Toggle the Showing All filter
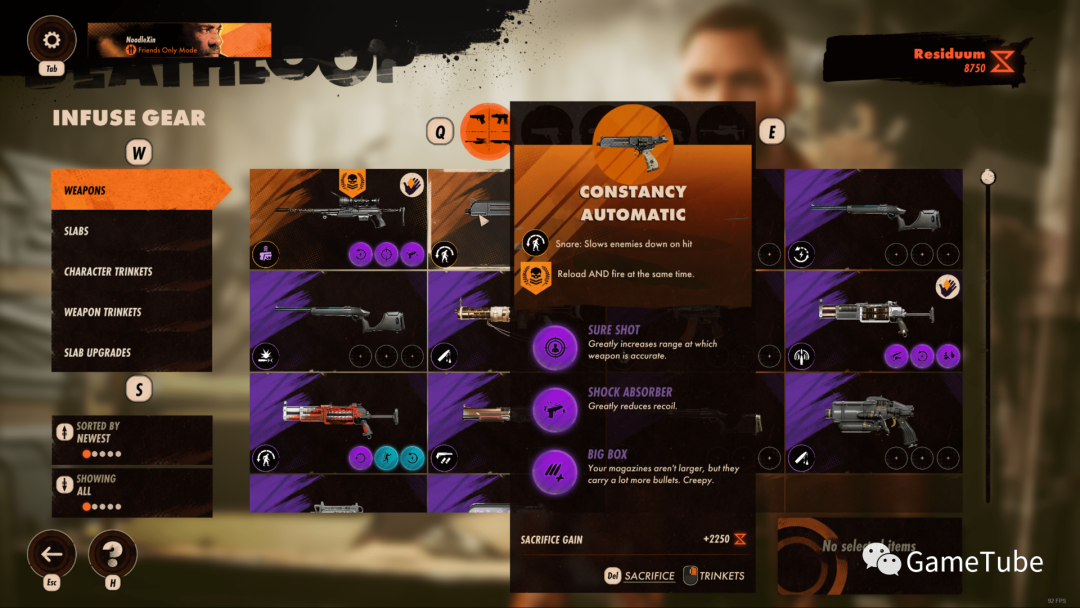 (132, 492)
